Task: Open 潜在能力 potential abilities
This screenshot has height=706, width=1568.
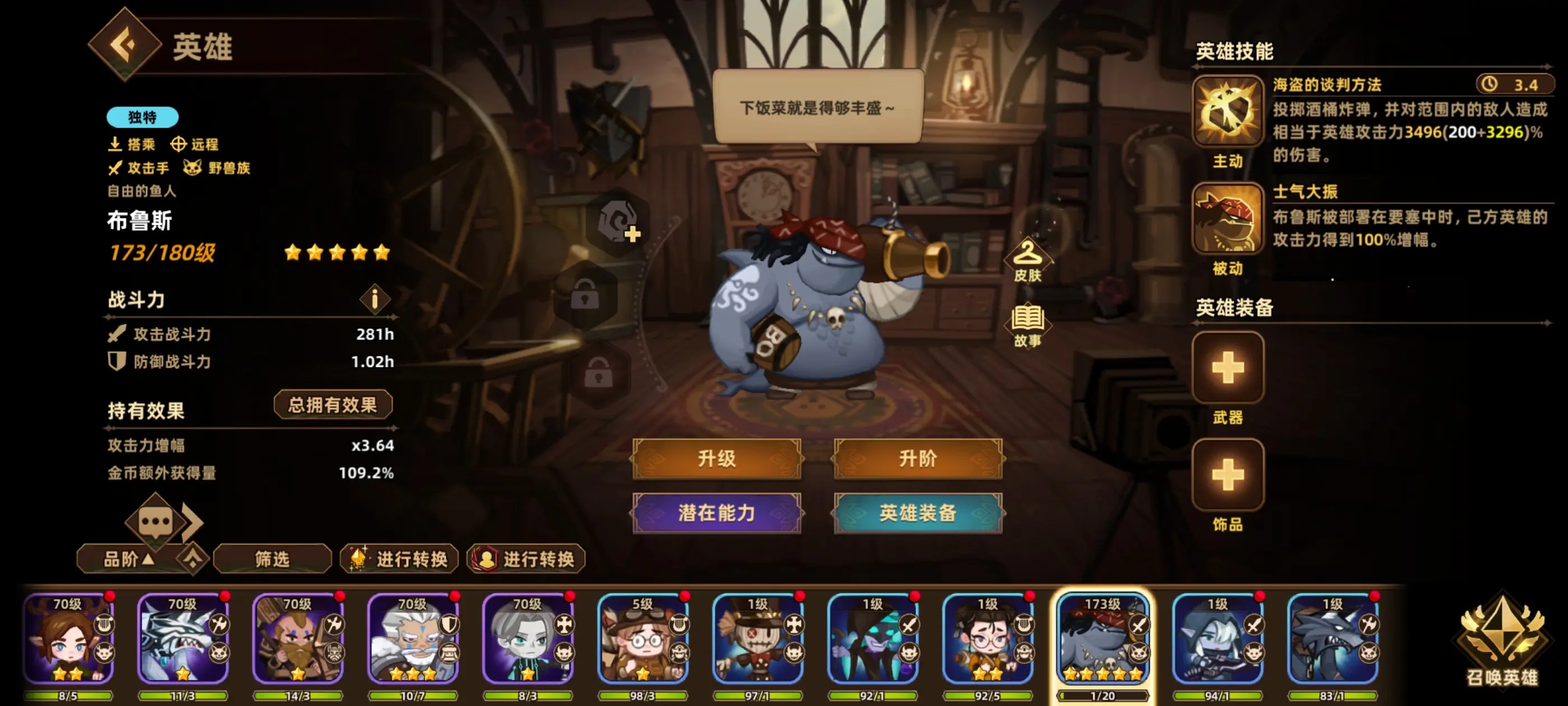Action: (x=717, y=513)
